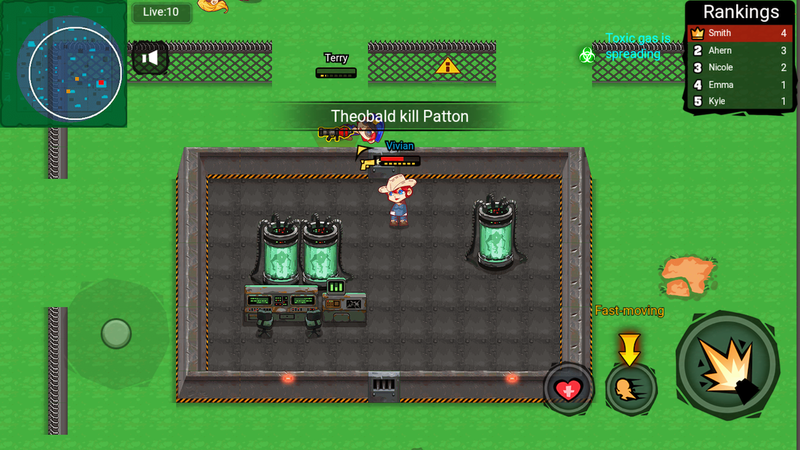Select Smith's row in Rankings
This screenshot has height=450, width=800.
pyautogui.click(x=740, y=33)
